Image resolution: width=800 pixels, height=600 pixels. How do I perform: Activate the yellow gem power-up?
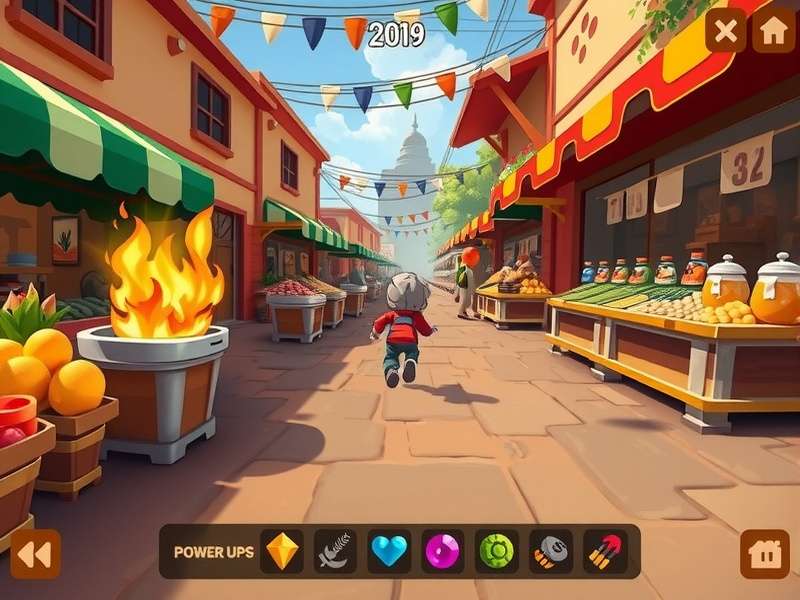(282, 551)
